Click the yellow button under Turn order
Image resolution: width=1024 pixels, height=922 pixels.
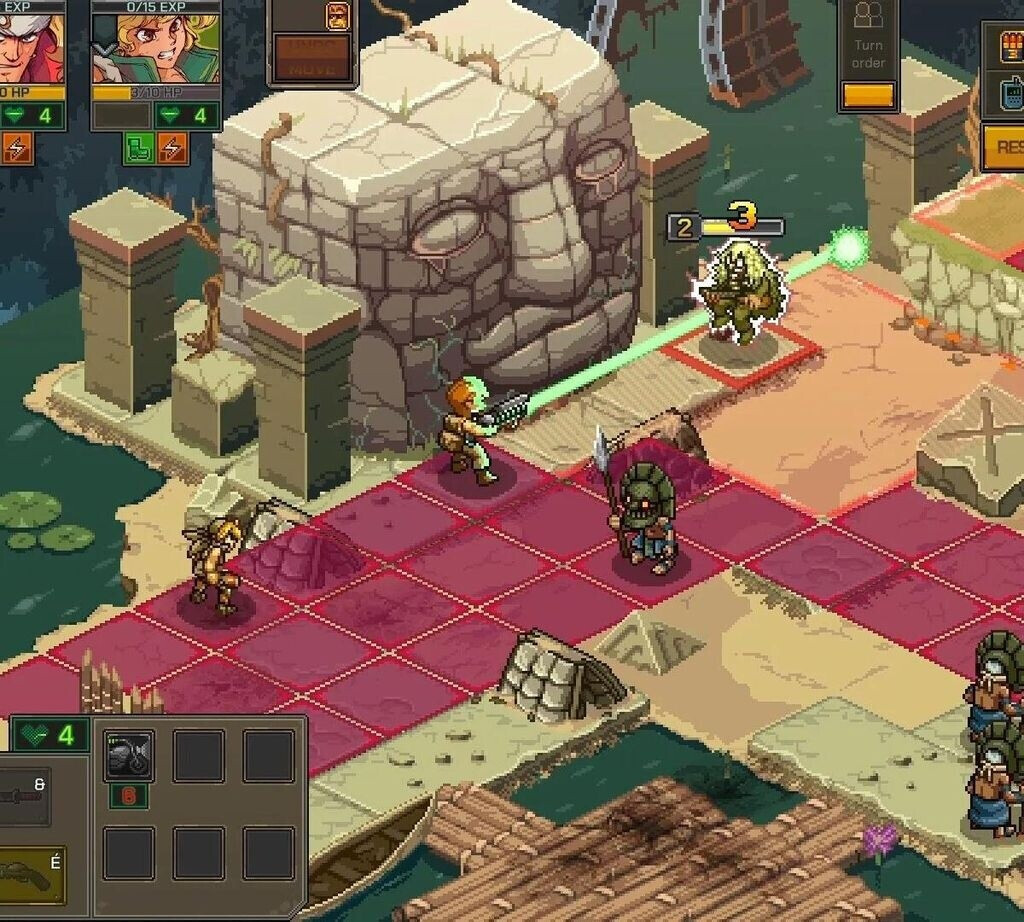click(x=867, y=96)
